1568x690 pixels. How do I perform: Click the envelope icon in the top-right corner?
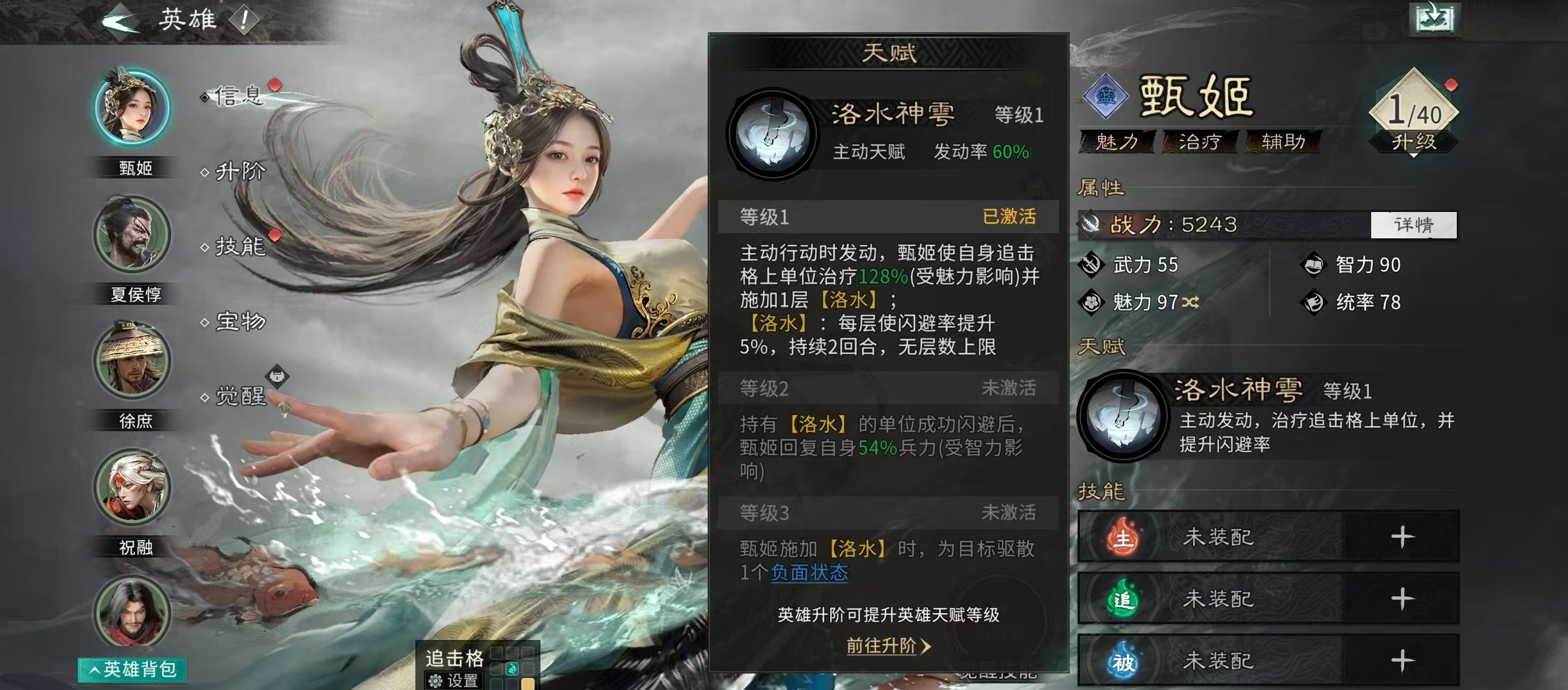[1435, 20]
